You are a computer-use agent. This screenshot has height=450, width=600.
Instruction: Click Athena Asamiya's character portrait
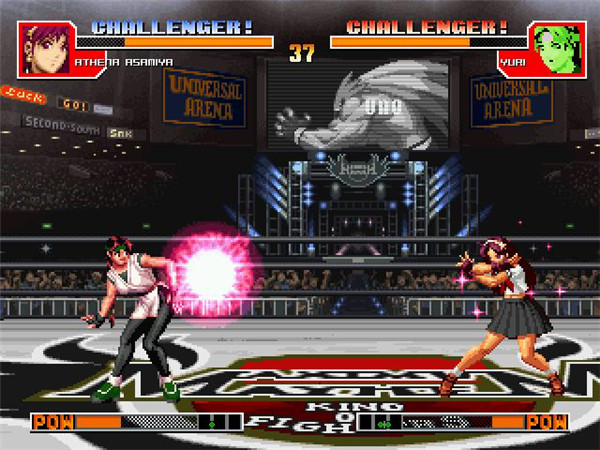coord(44,50)
